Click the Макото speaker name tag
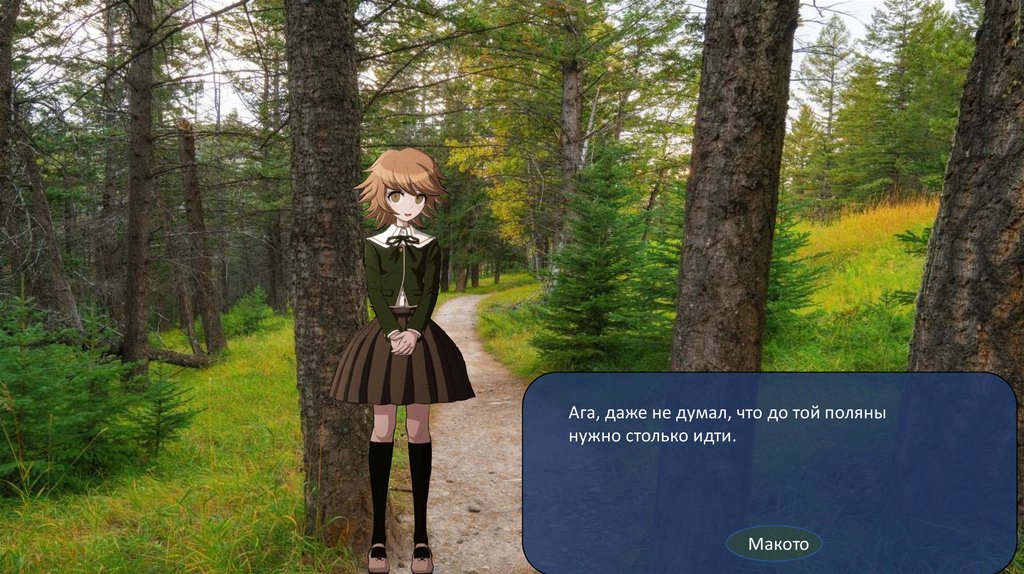Image resolution: width=1024 pixels, height=574 pixels. [x=774, y=543]
